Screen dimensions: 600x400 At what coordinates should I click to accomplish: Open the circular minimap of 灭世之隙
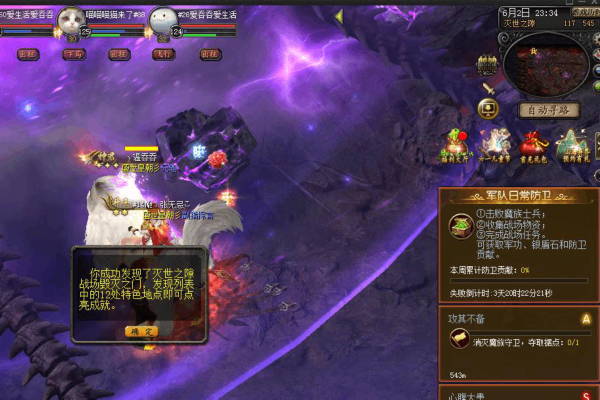point(541,64)
